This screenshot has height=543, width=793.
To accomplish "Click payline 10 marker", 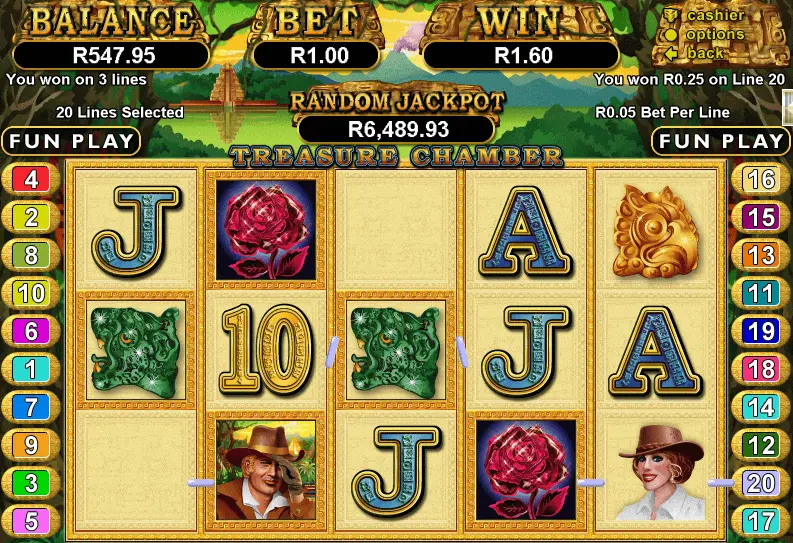I will coord(31,293).
